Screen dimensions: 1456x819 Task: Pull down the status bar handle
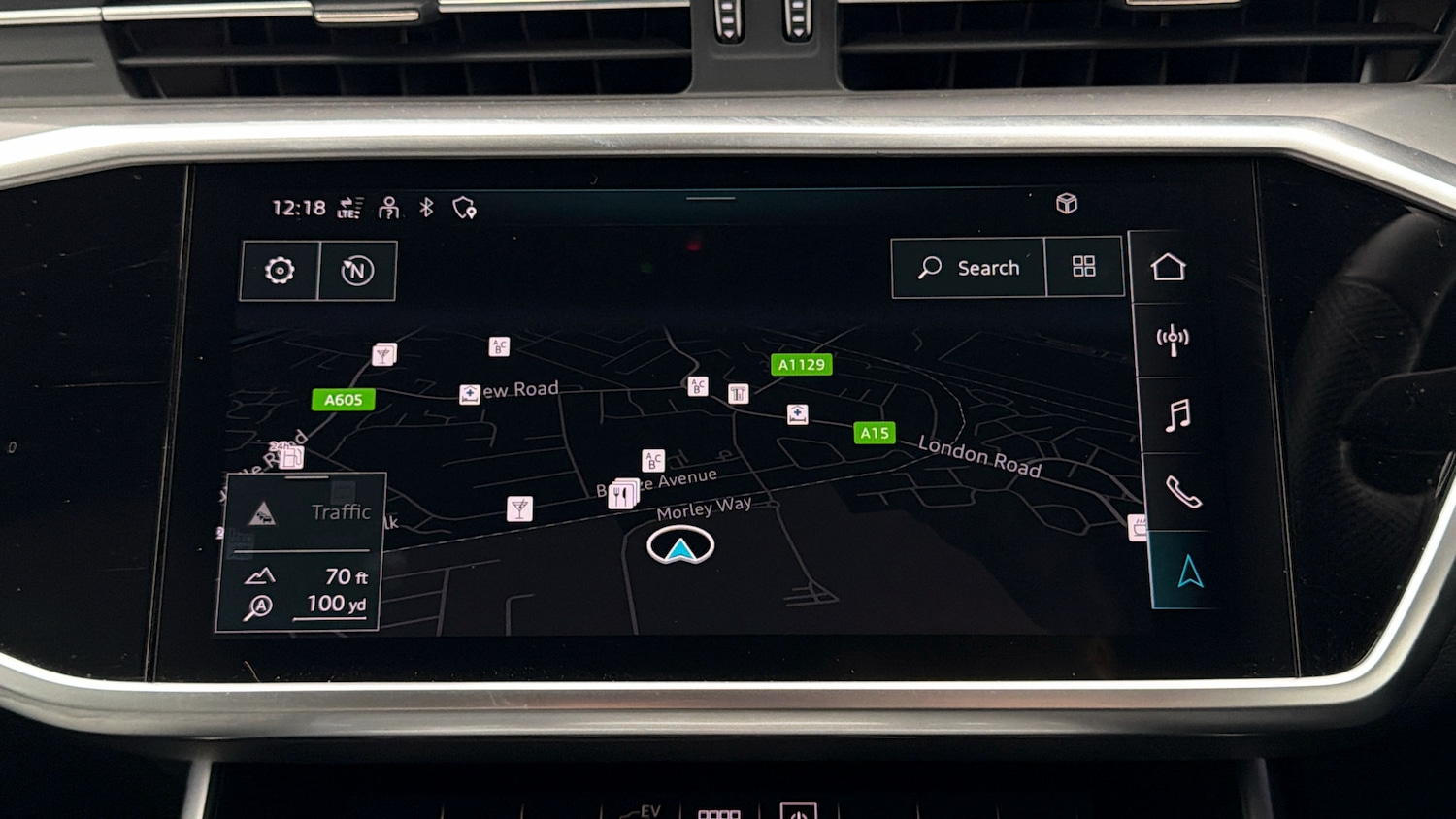tap(711, 198)
